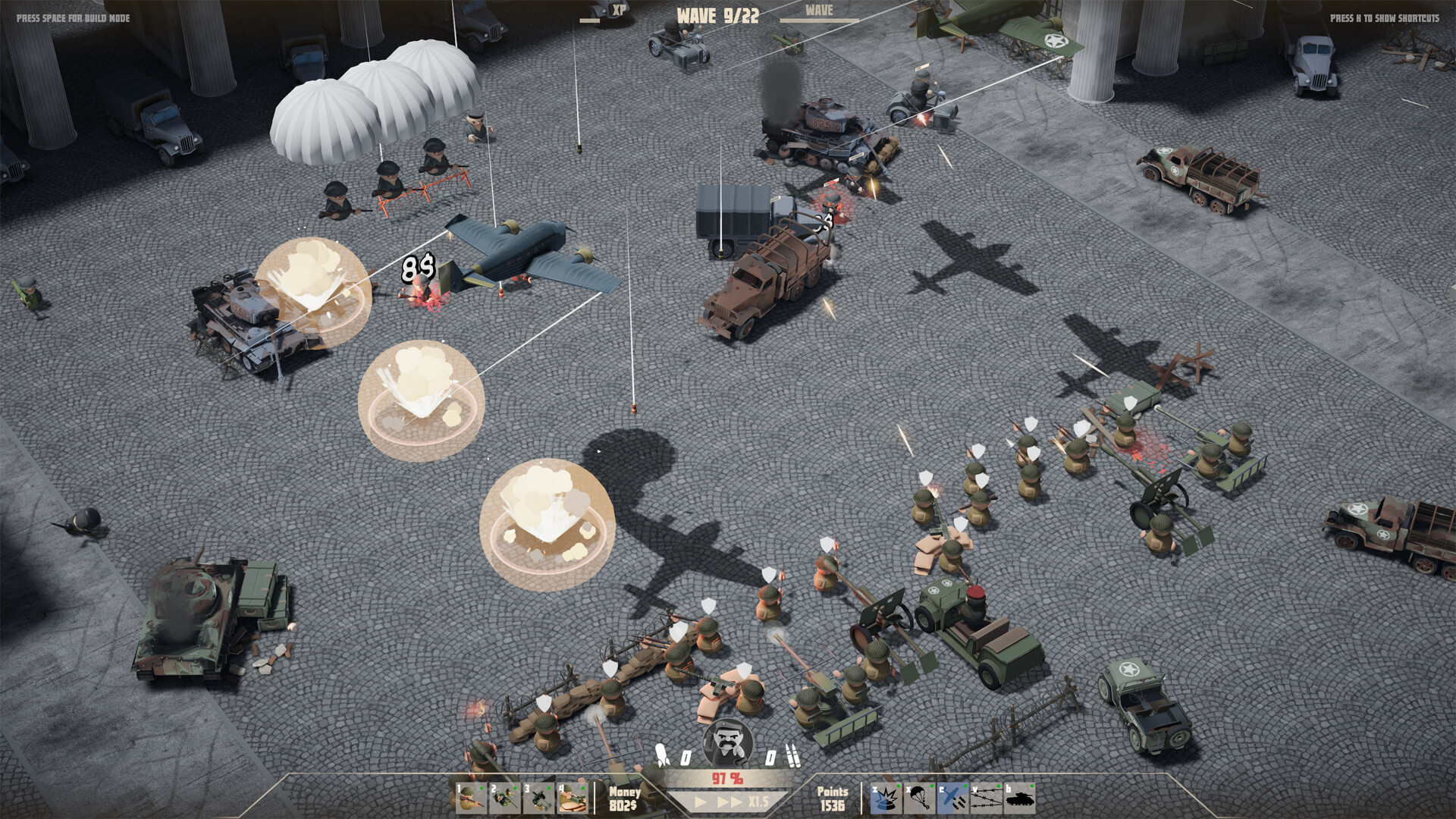Select the supply unit in slot 4

point(573,799)
